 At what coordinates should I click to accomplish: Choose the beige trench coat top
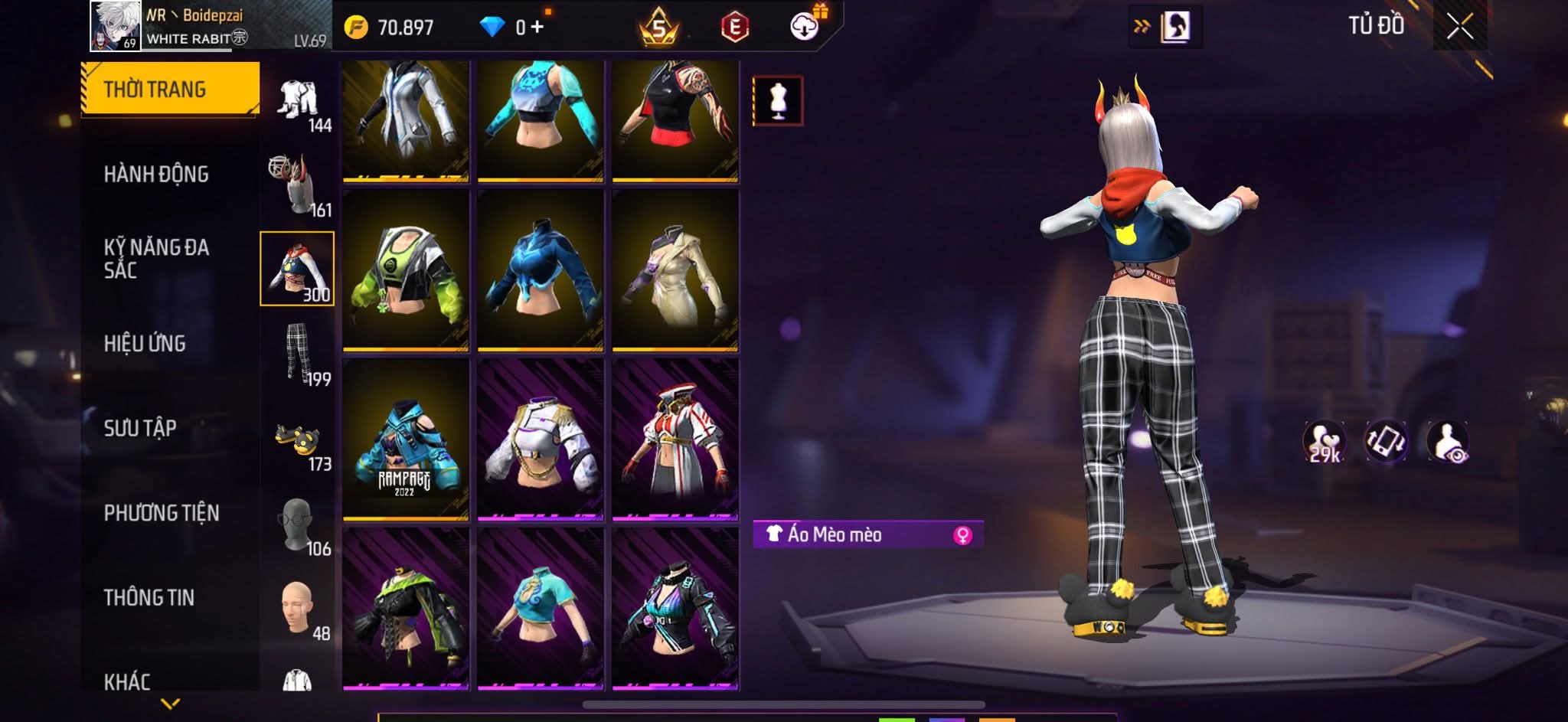pyautogui.click(x=675, y=270)
